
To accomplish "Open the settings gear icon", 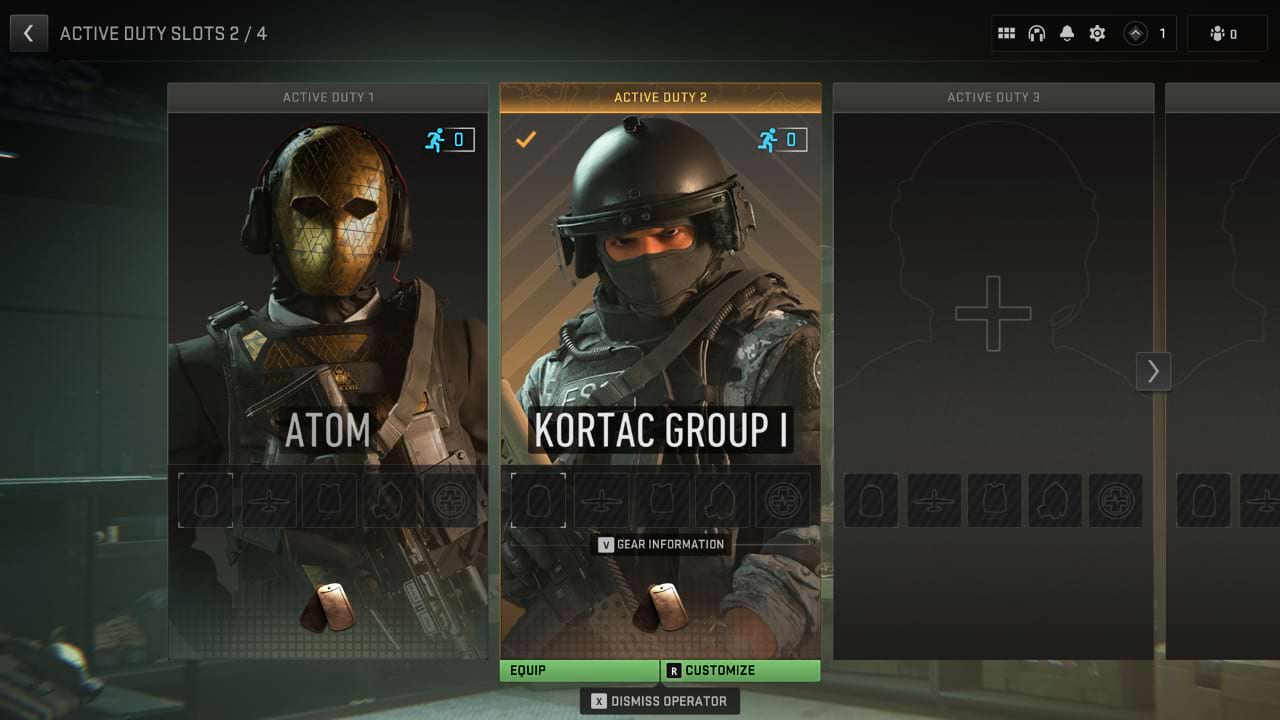I will [x=1097, y=33].
